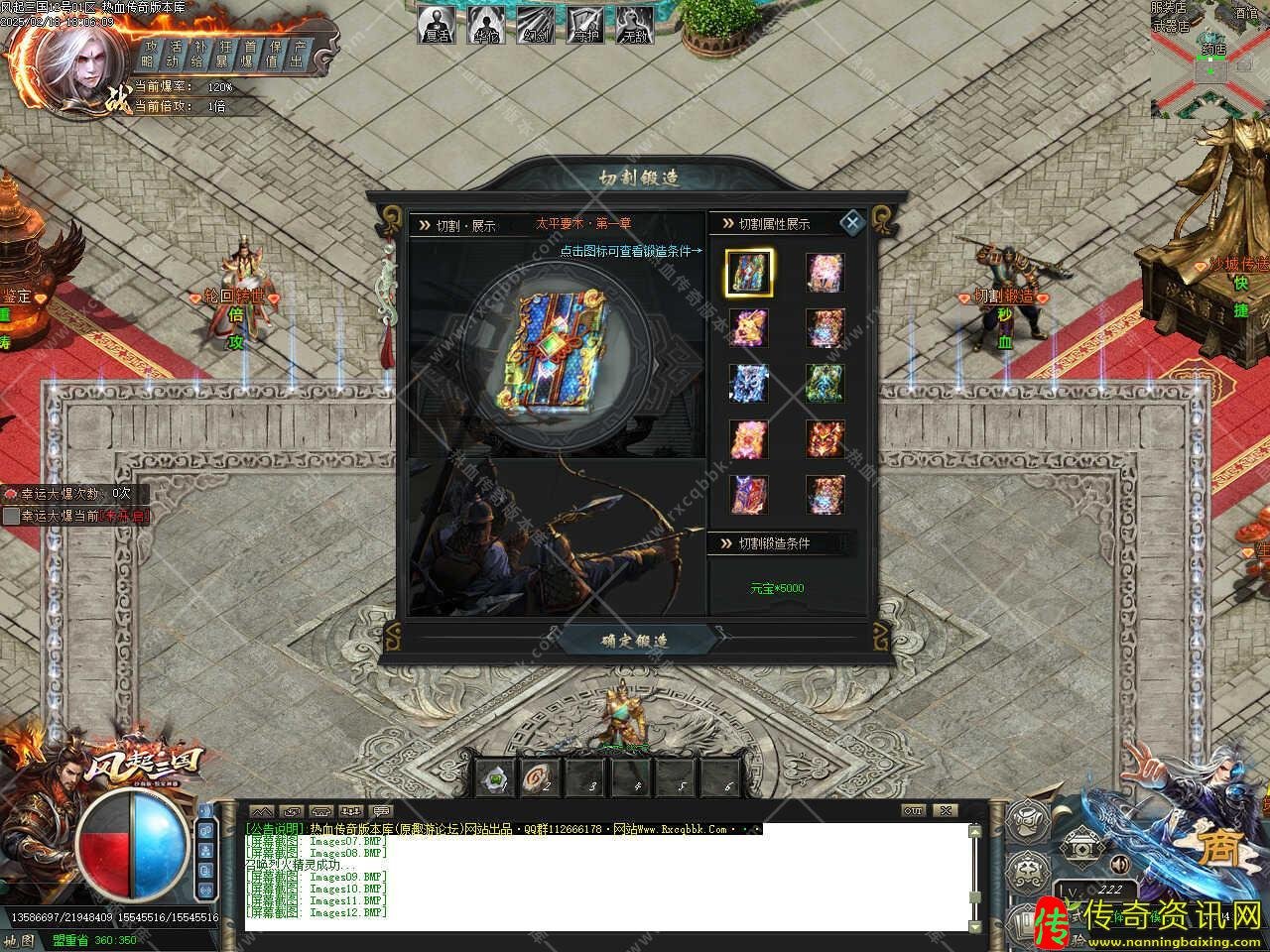Mute game sound with the speaker icon
This screenshot has width=1270, height=952.
coord(1120,864)
